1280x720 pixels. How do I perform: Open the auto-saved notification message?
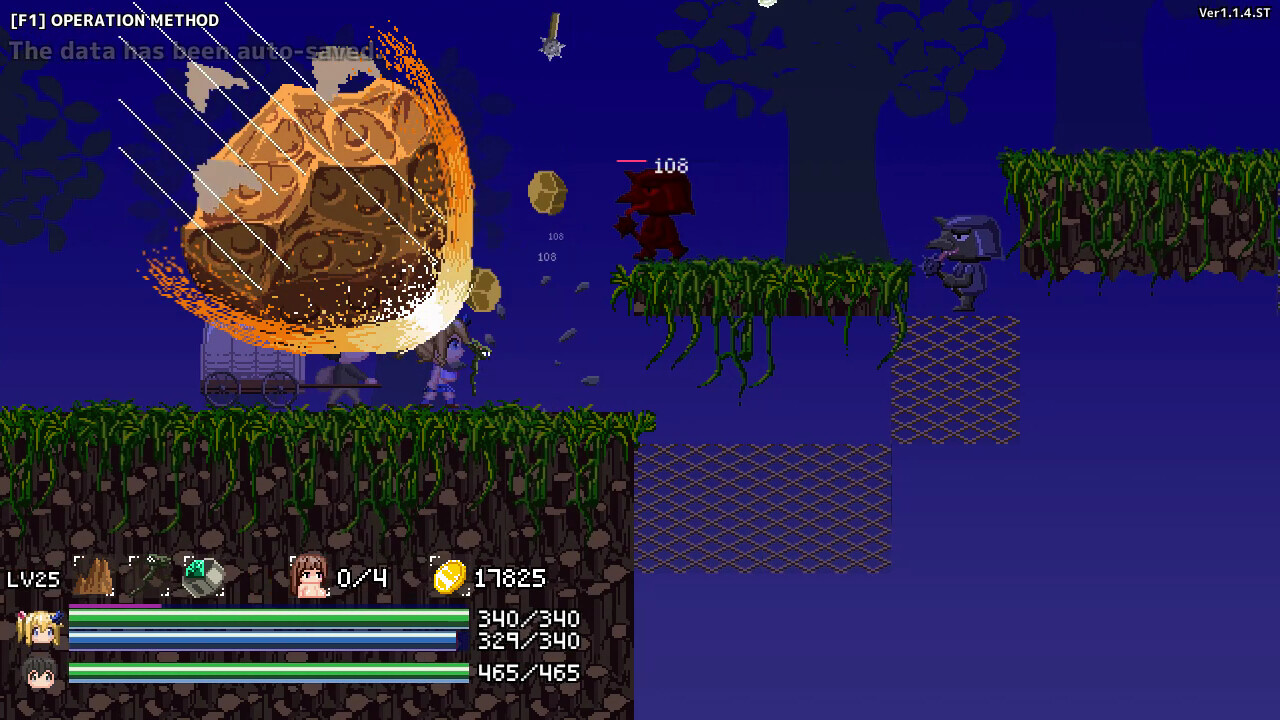(x=188, y=47)
